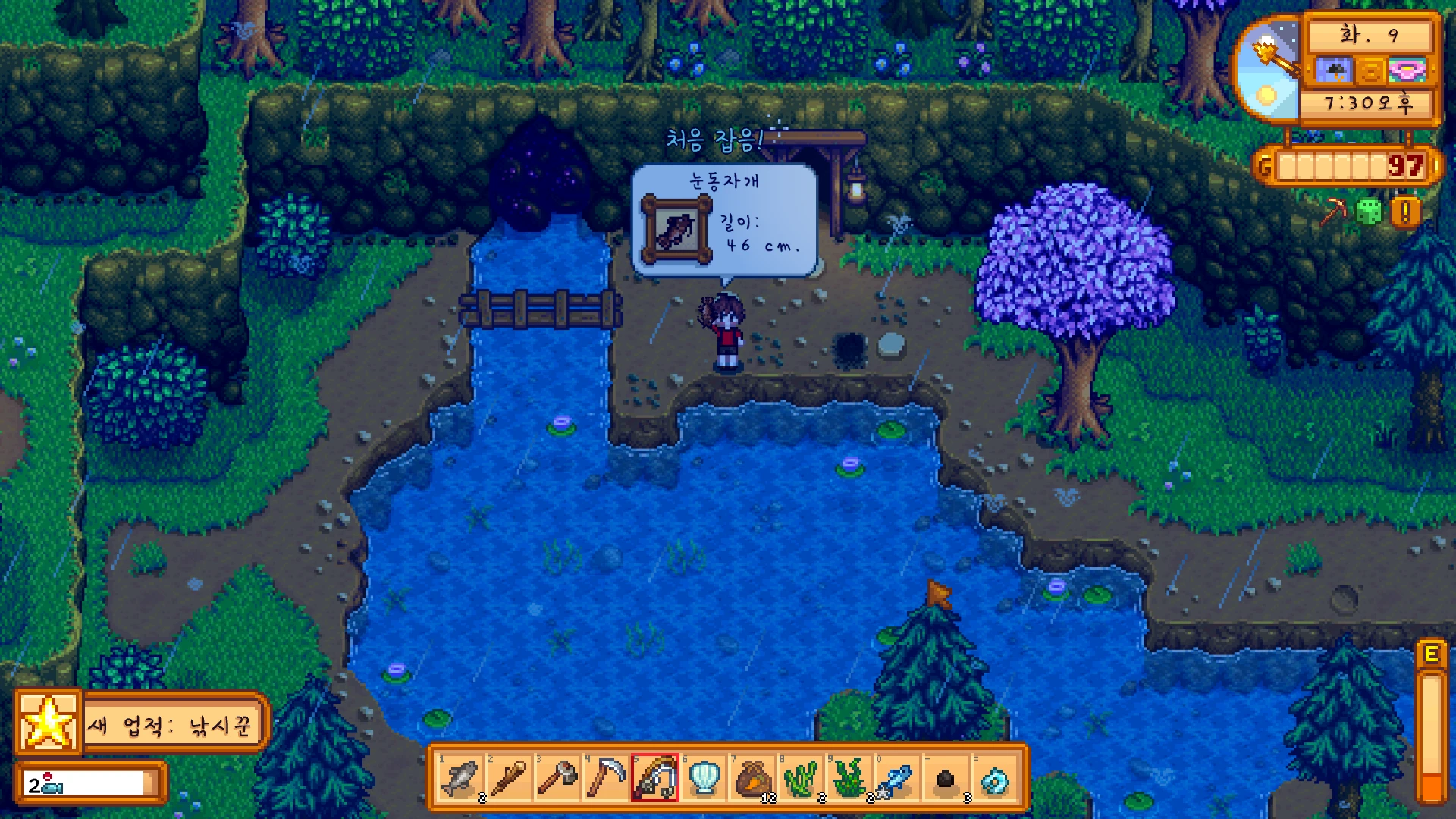Equip the axe in the hotbar
The height and width of the screenshot is (819, 1456).
click(557, 778)
